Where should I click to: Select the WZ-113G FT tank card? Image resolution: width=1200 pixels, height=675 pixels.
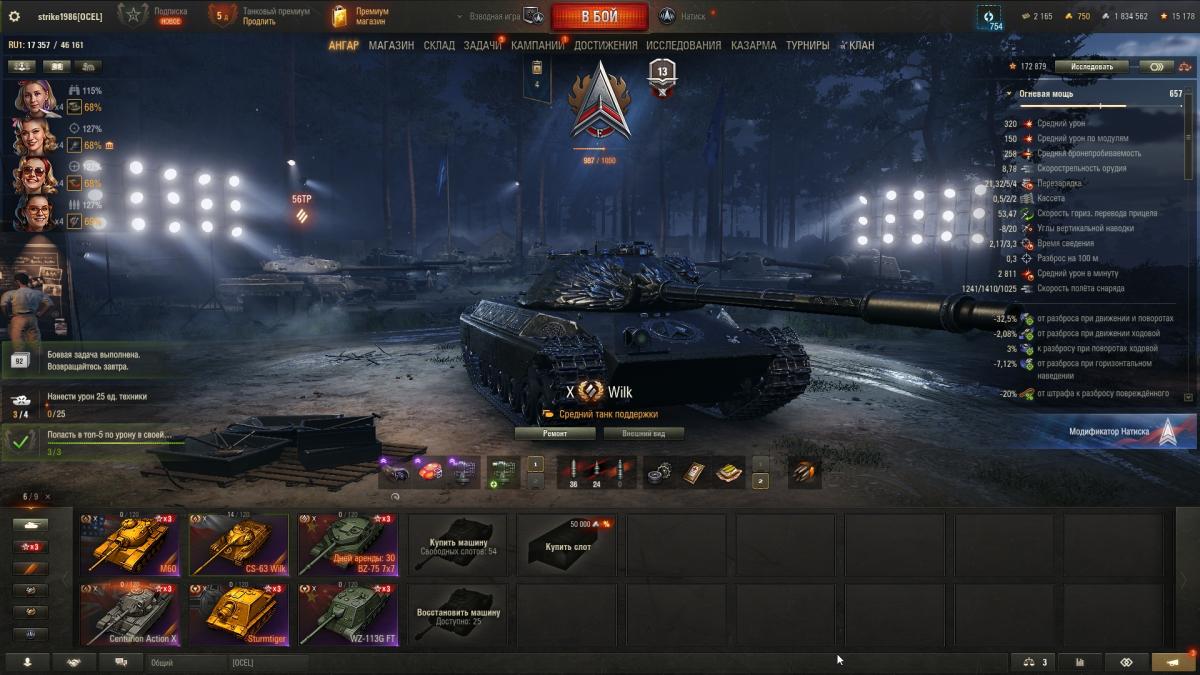click(348, 615)
